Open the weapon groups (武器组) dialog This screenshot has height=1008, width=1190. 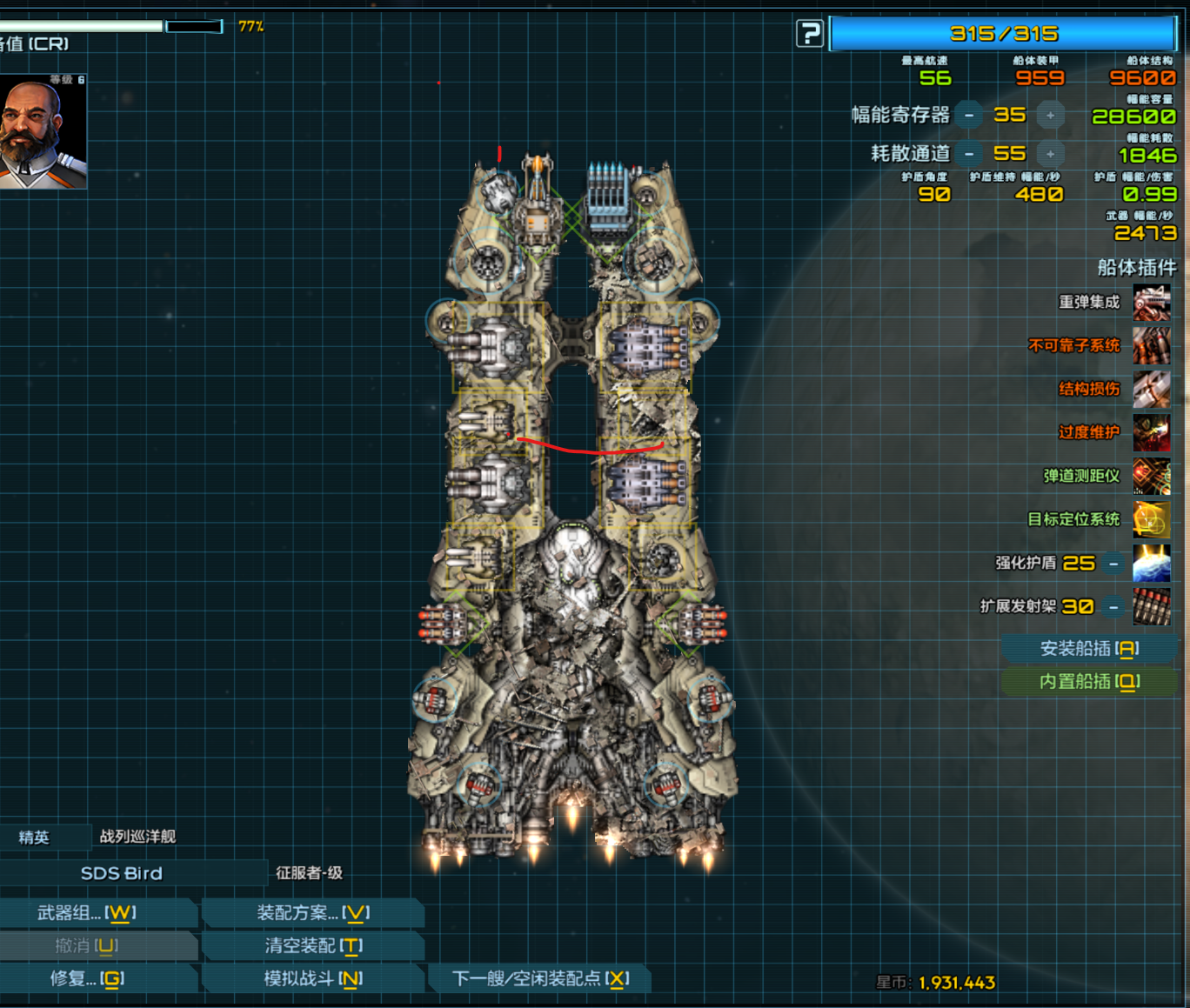[x=87, y=913]
